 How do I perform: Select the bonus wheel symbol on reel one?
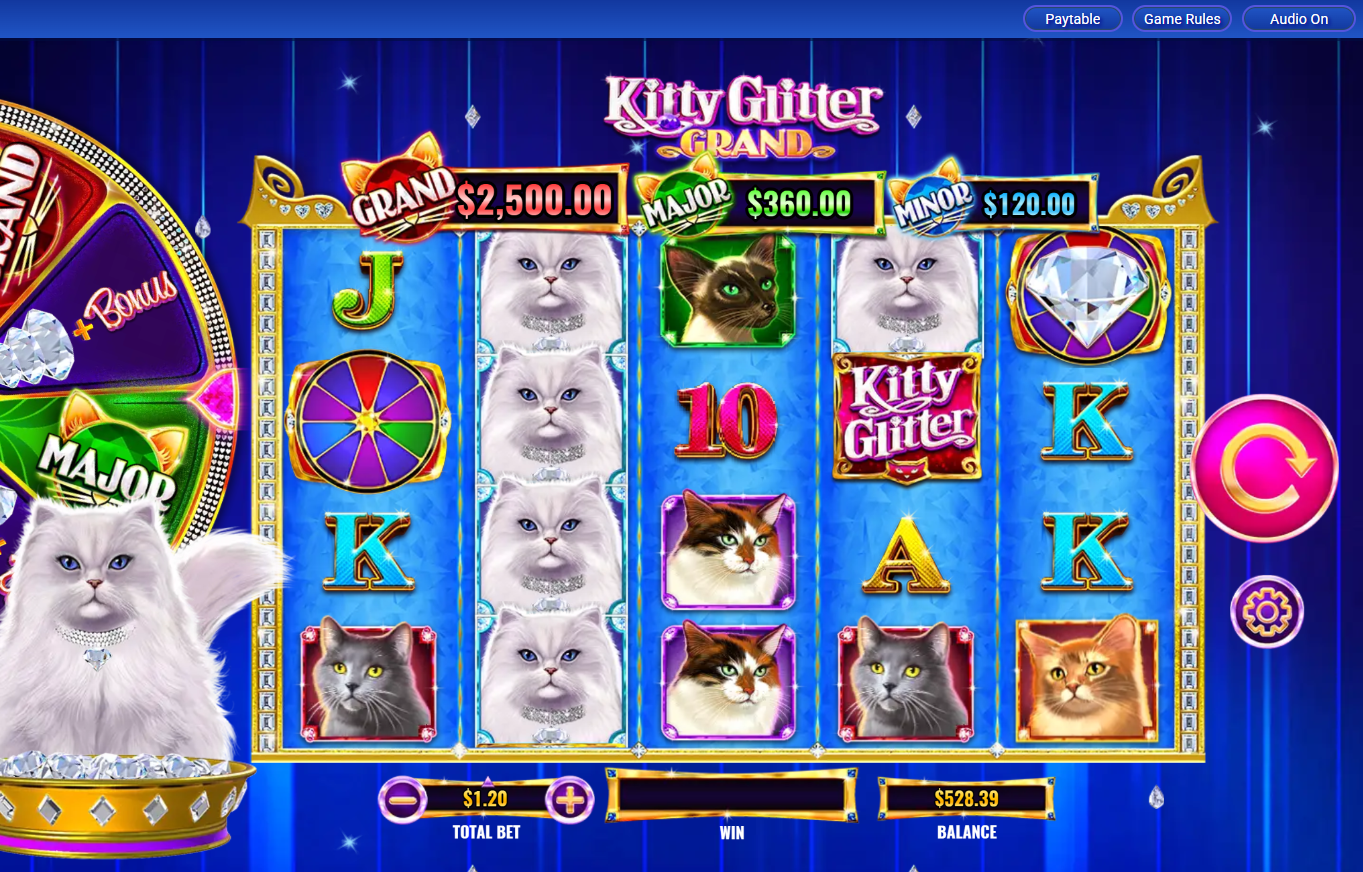click(369, 420)
